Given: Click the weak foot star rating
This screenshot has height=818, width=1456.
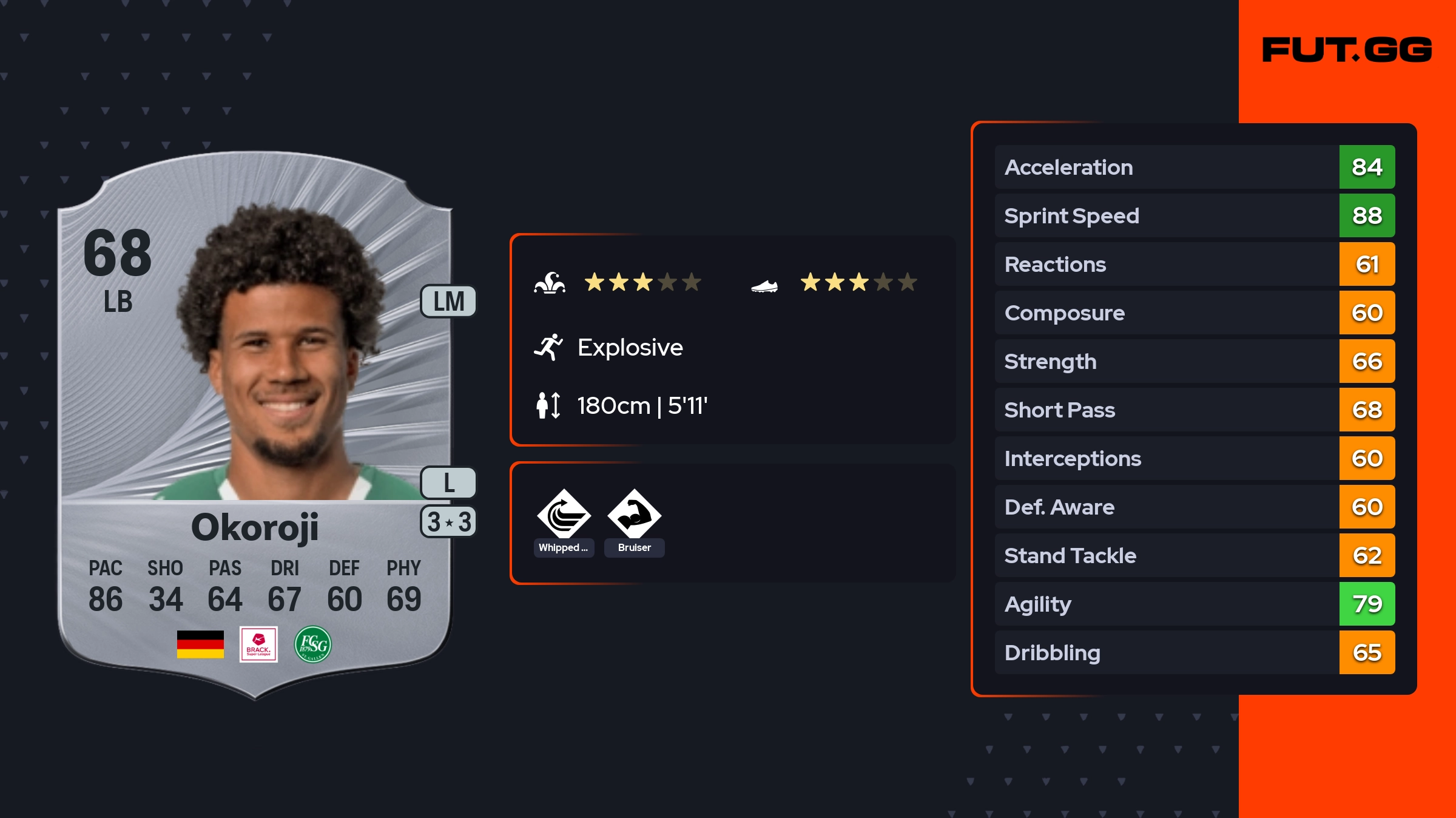Looking at the screenshot, I should coord(858,282).
